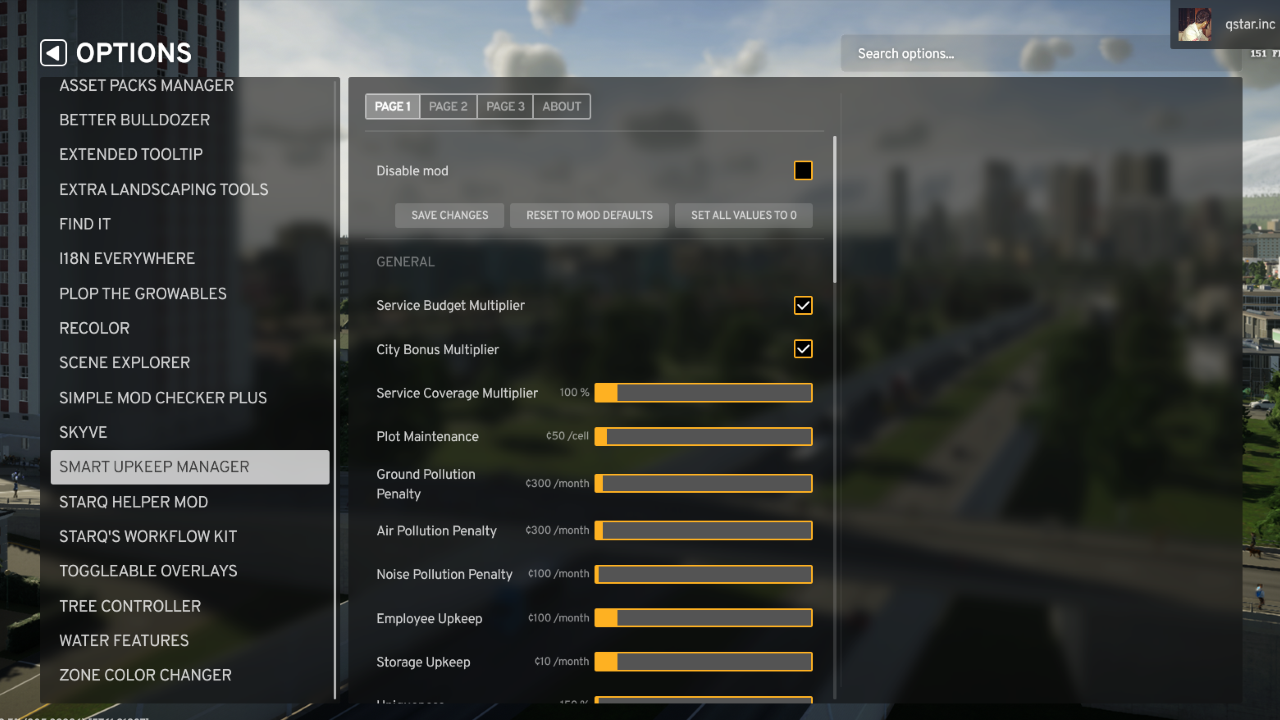The image size is (1280, 720).
Task: Click Reset to Mod Defaults
Action: click(x=589, y=215)
